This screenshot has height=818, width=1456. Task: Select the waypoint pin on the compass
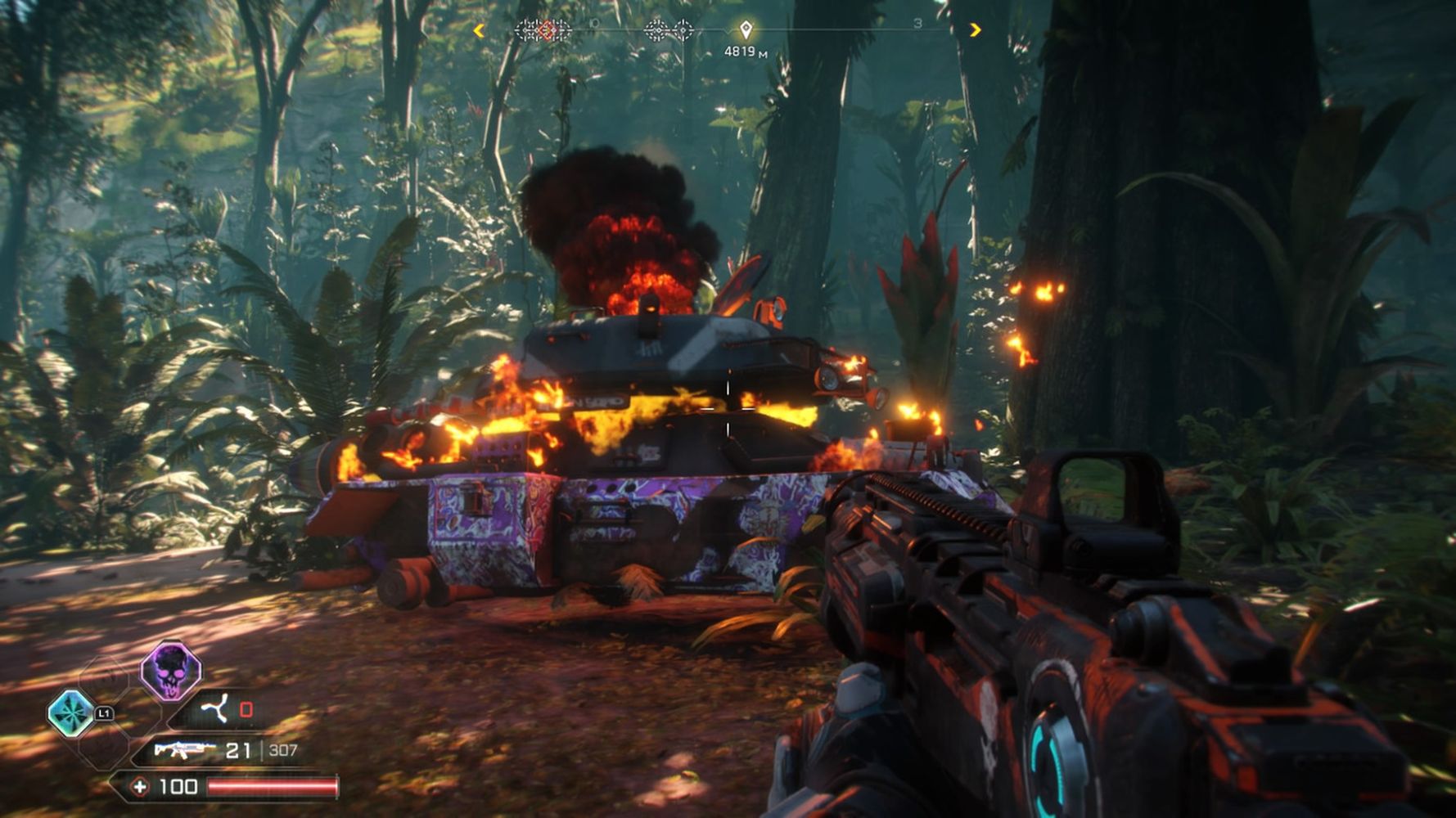(746, 30)
